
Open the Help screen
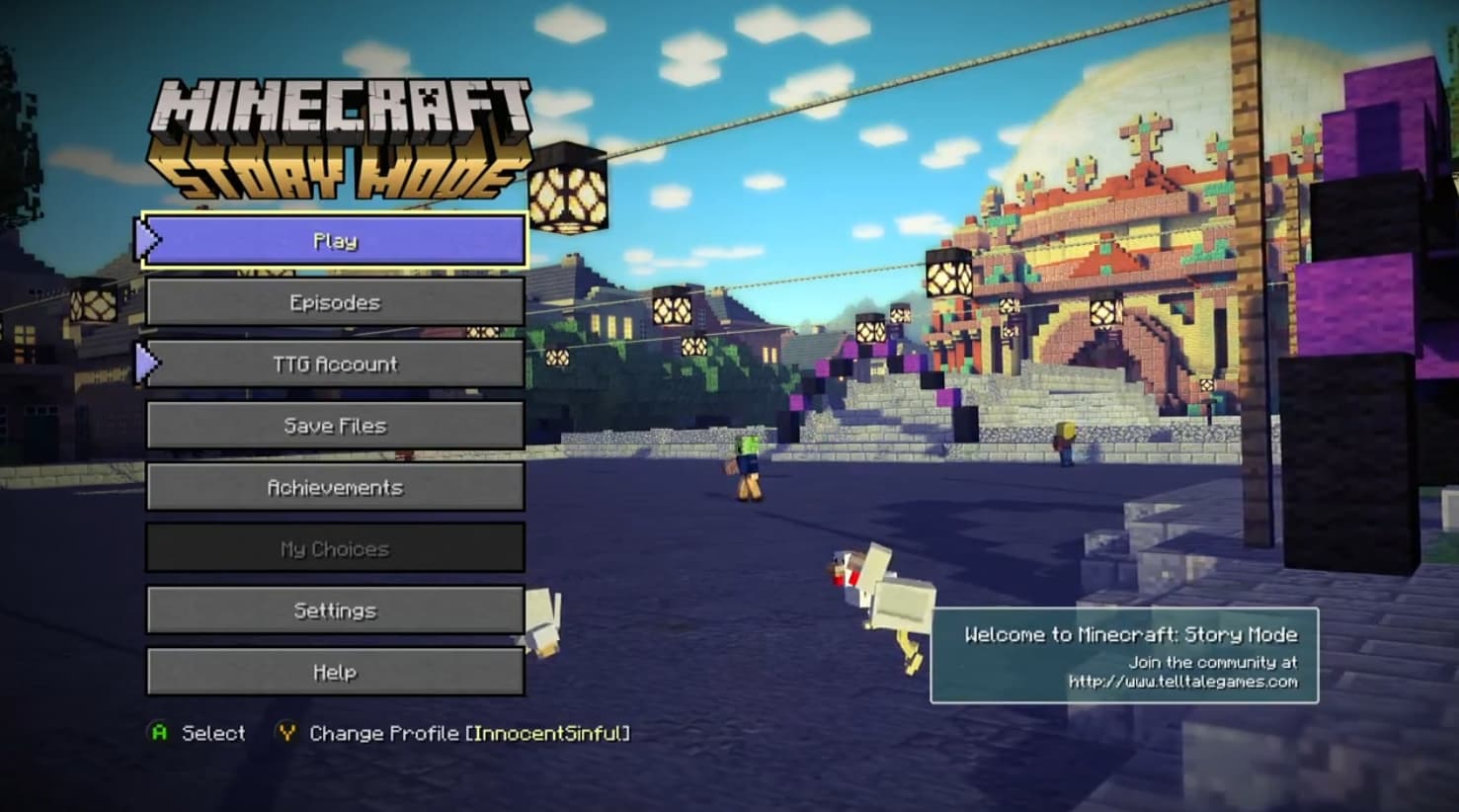click(335, 672)
